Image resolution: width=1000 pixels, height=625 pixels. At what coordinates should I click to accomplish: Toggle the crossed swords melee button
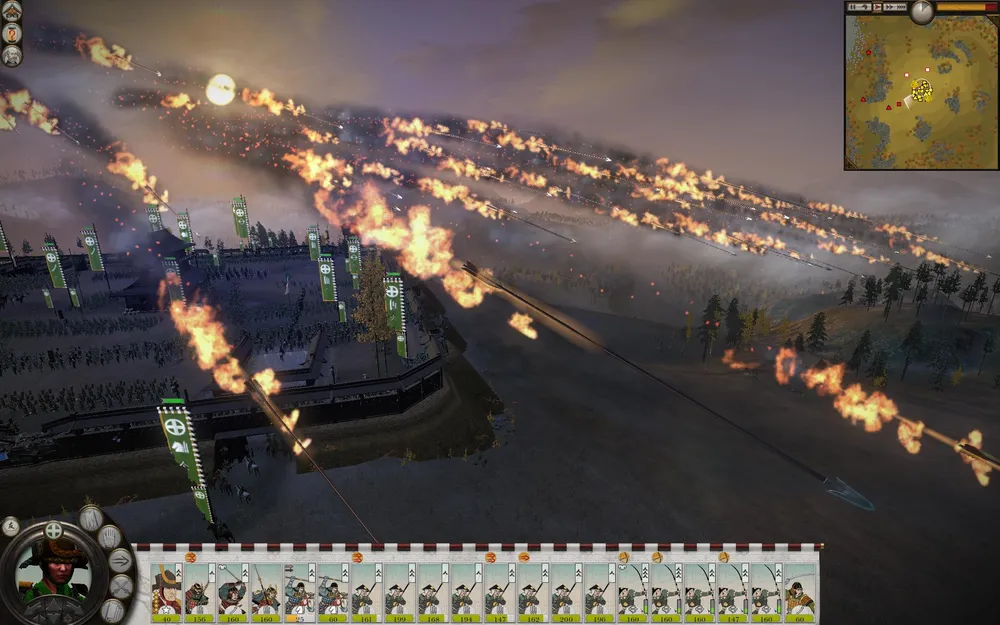coord(119,586)
